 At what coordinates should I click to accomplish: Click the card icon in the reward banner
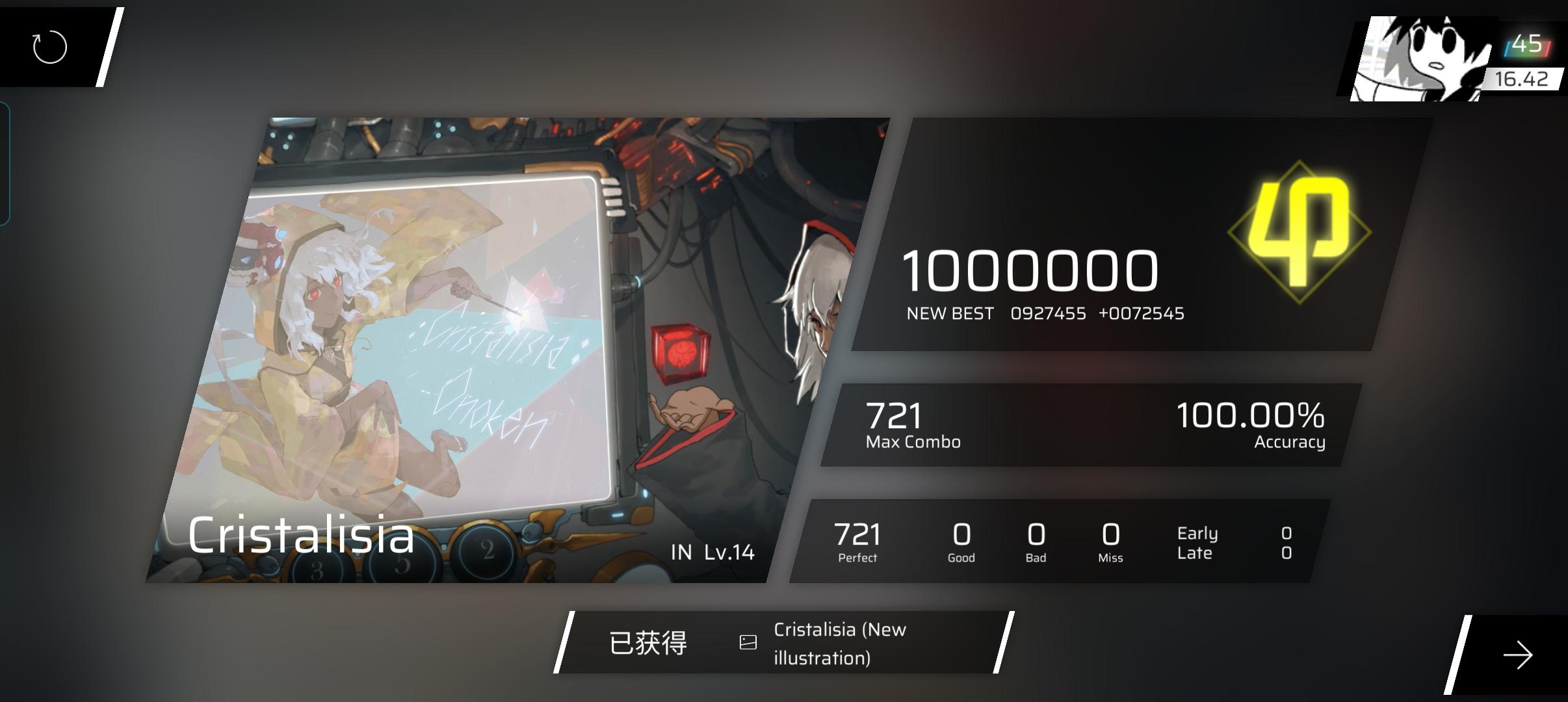tap(749, 642)
